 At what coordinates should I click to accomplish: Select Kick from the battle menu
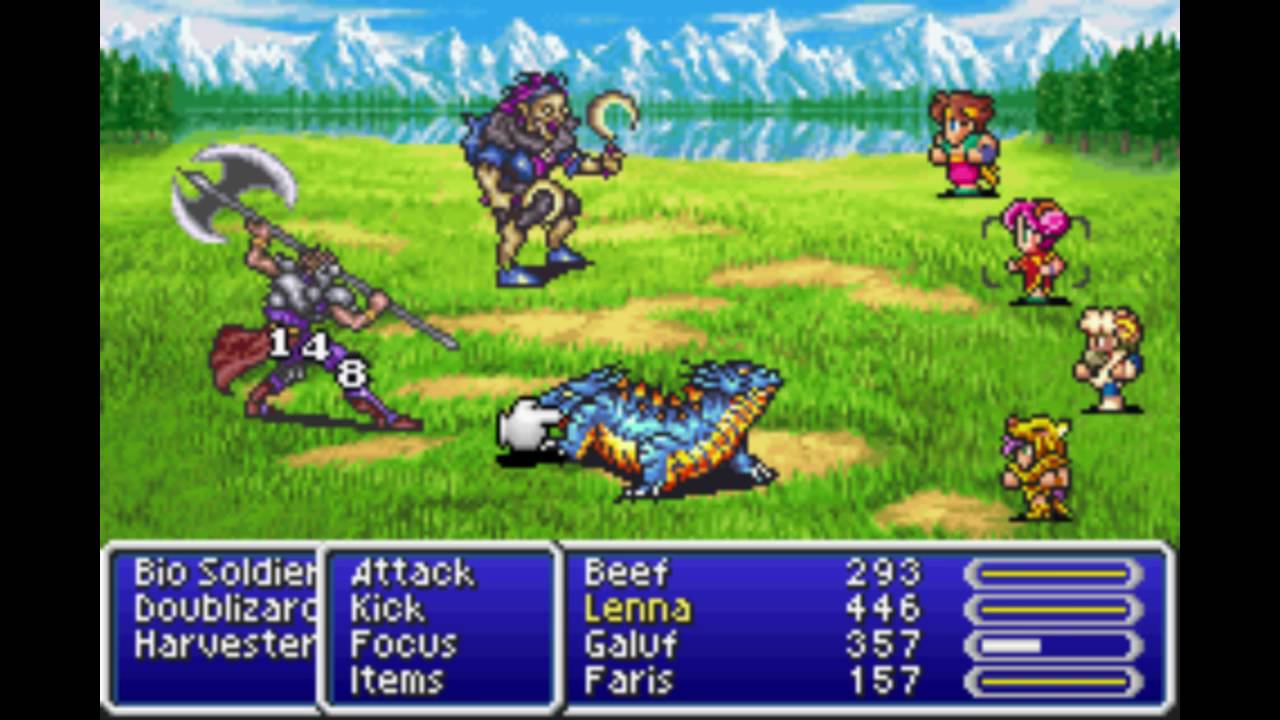click(x=388, y=609)
